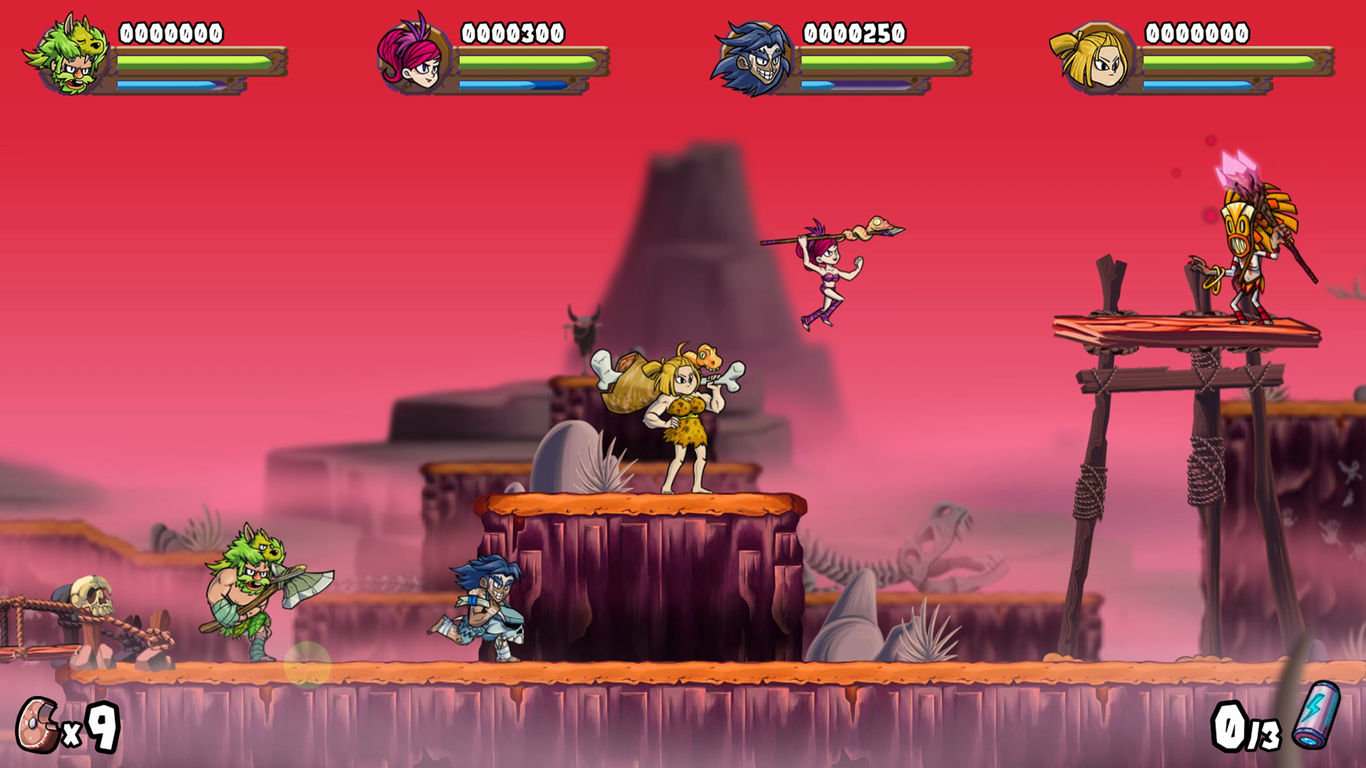The width and height of the screenshot is (1366, 768).
Task: Click the skull lying near the rope bridge
Action: click(93, 597)
